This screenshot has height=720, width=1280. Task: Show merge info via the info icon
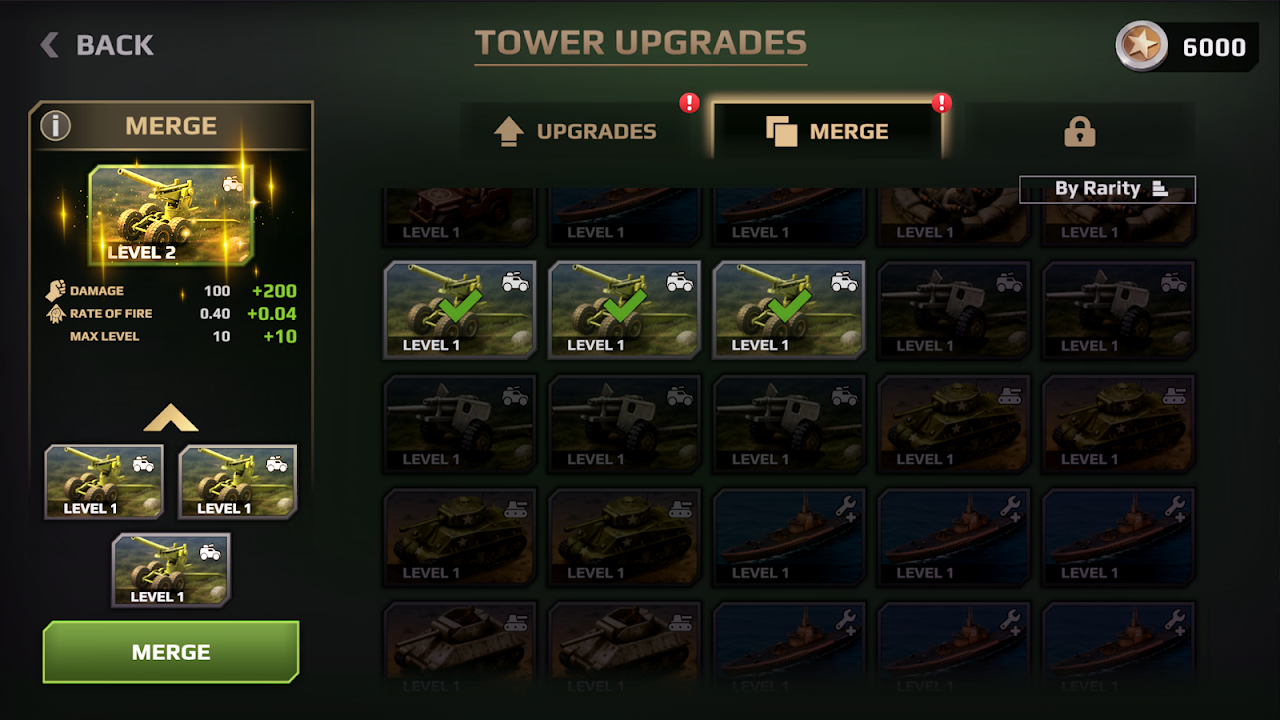pyautogui.click(x=56, y=126)
